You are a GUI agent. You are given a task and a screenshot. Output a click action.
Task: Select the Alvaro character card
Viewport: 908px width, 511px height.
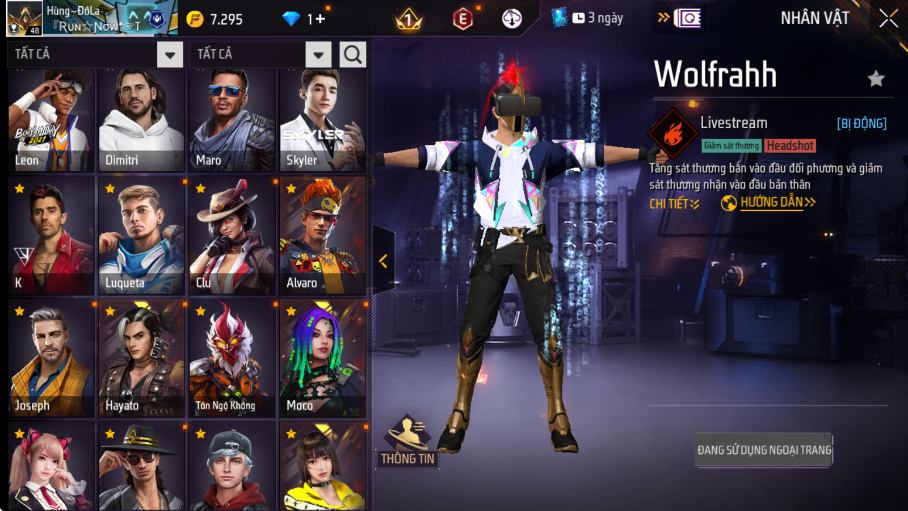(x=322, y=236)
